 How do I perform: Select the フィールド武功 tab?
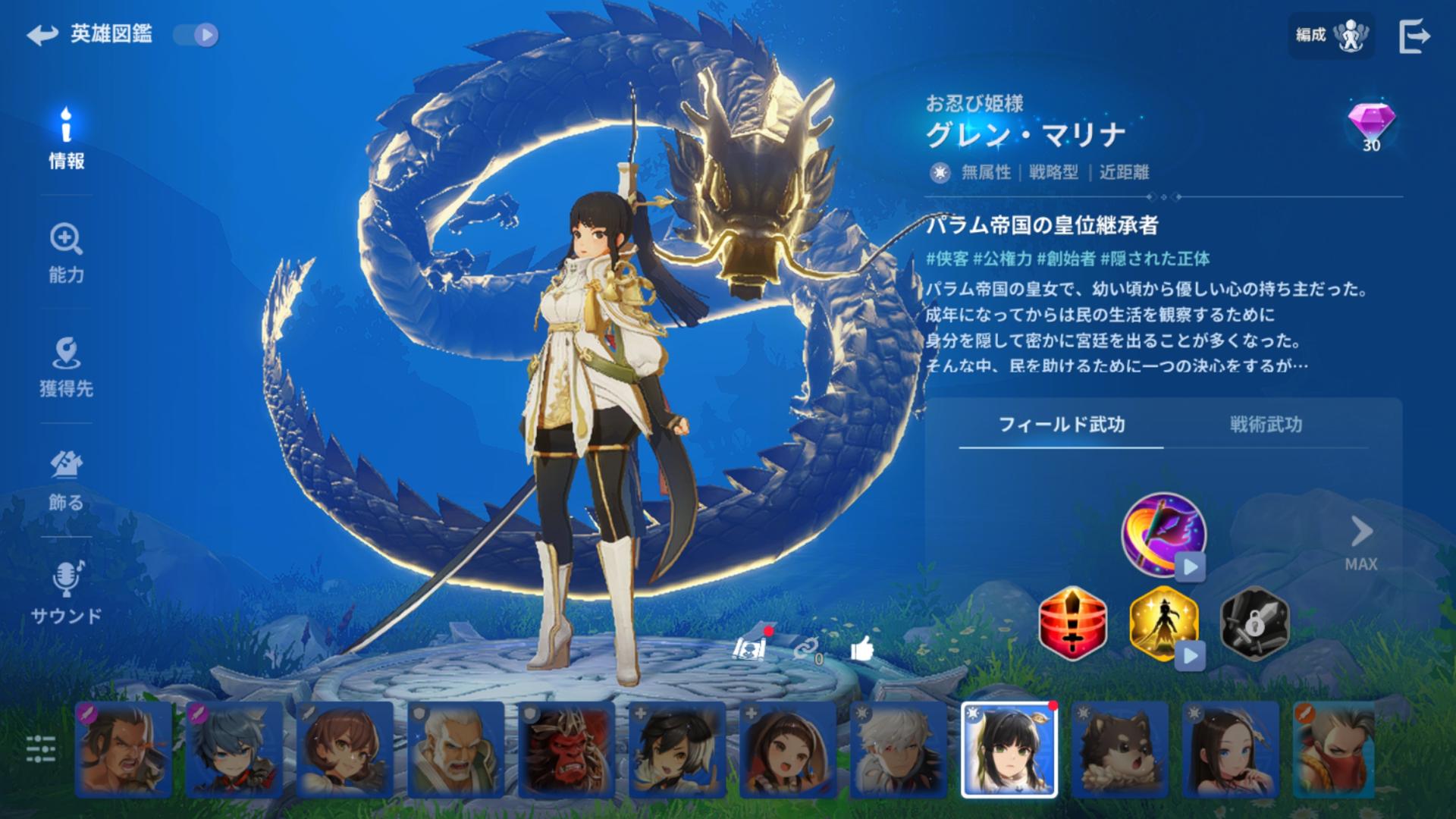pos(1061,425)
